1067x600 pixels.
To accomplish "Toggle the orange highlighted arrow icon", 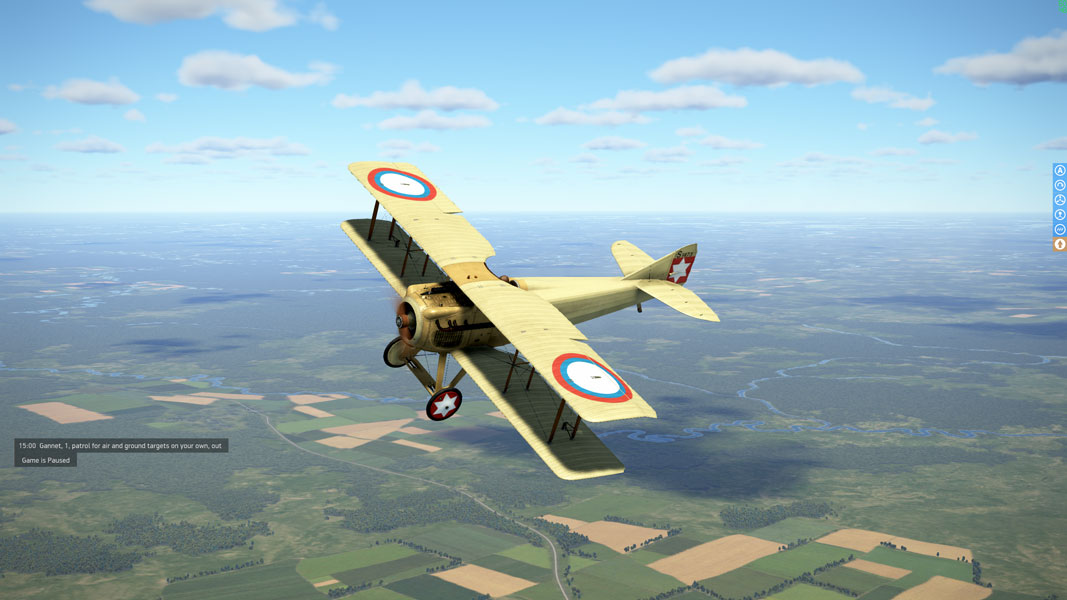I will click(1060, 244).
